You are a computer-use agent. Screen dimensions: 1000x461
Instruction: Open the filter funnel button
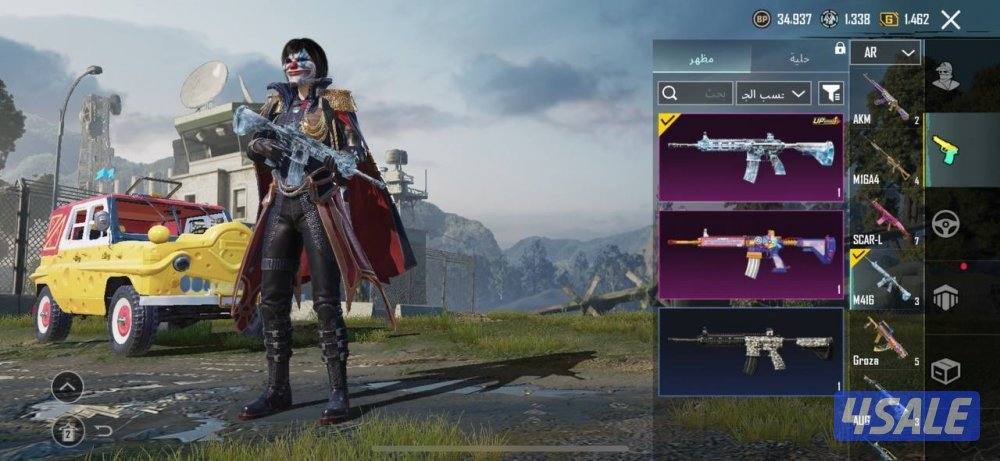[831, 93]
